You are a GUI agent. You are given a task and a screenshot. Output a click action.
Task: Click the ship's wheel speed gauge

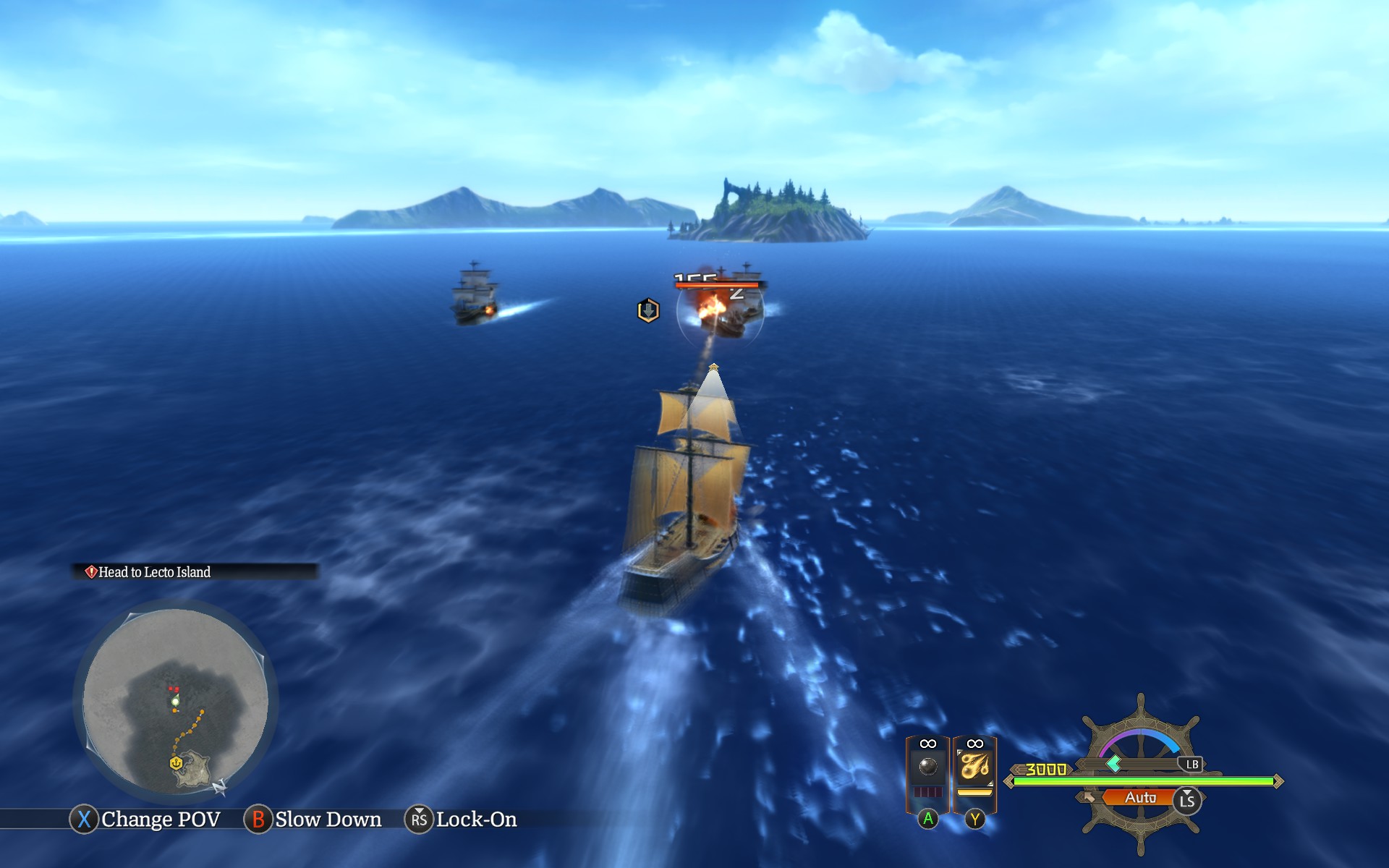coord(1141,774)
